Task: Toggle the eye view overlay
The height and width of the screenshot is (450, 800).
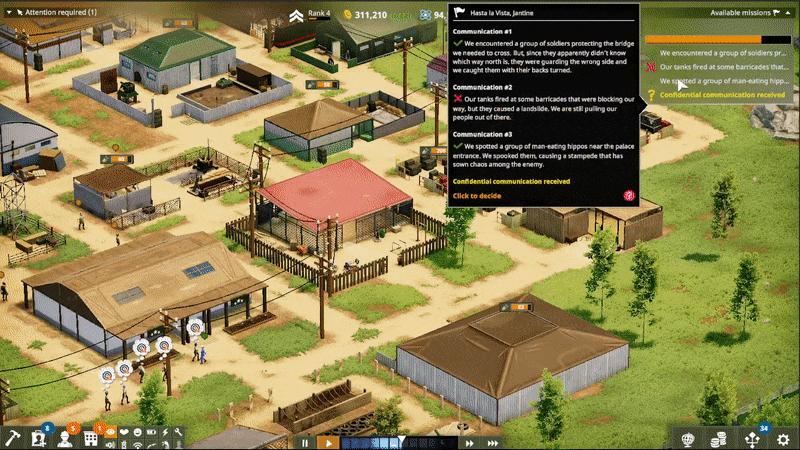Action: click(x=110, y=434)
